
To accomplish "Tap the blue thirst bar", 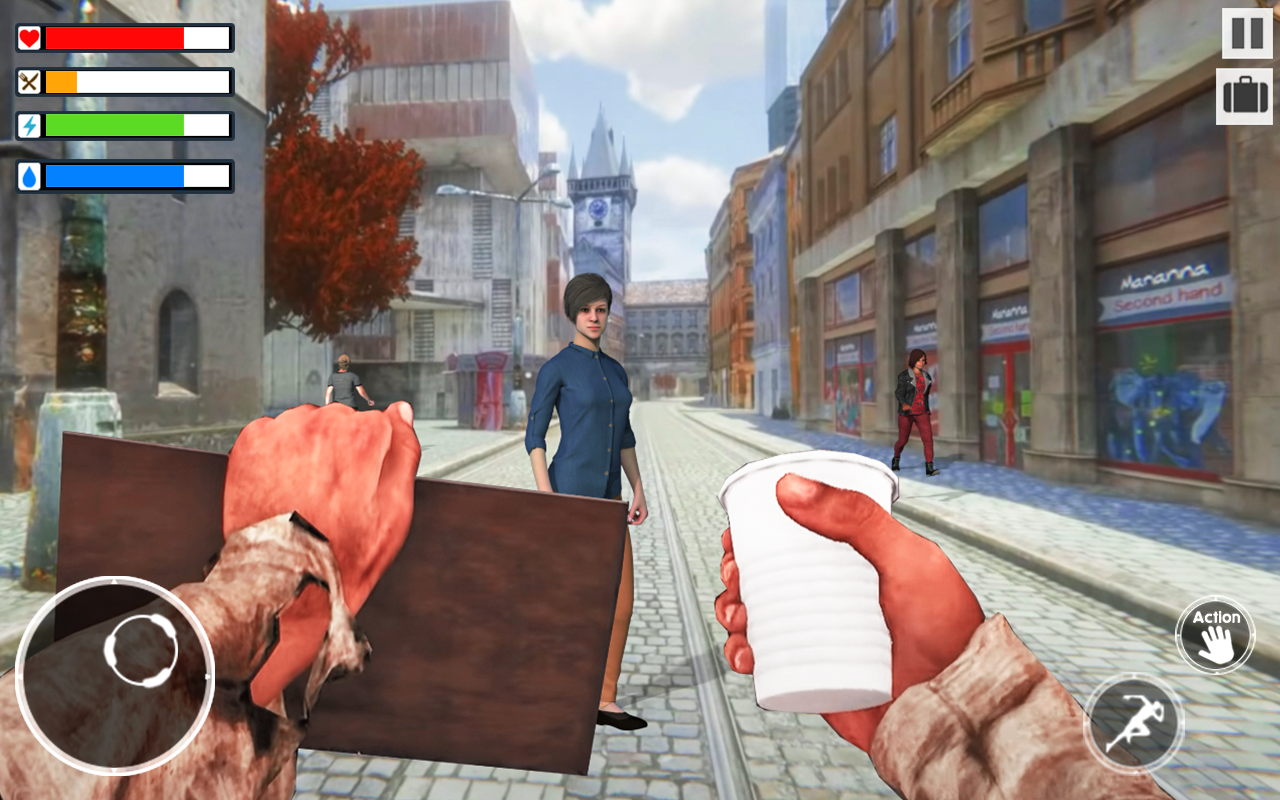I will [x=115, y=176].
